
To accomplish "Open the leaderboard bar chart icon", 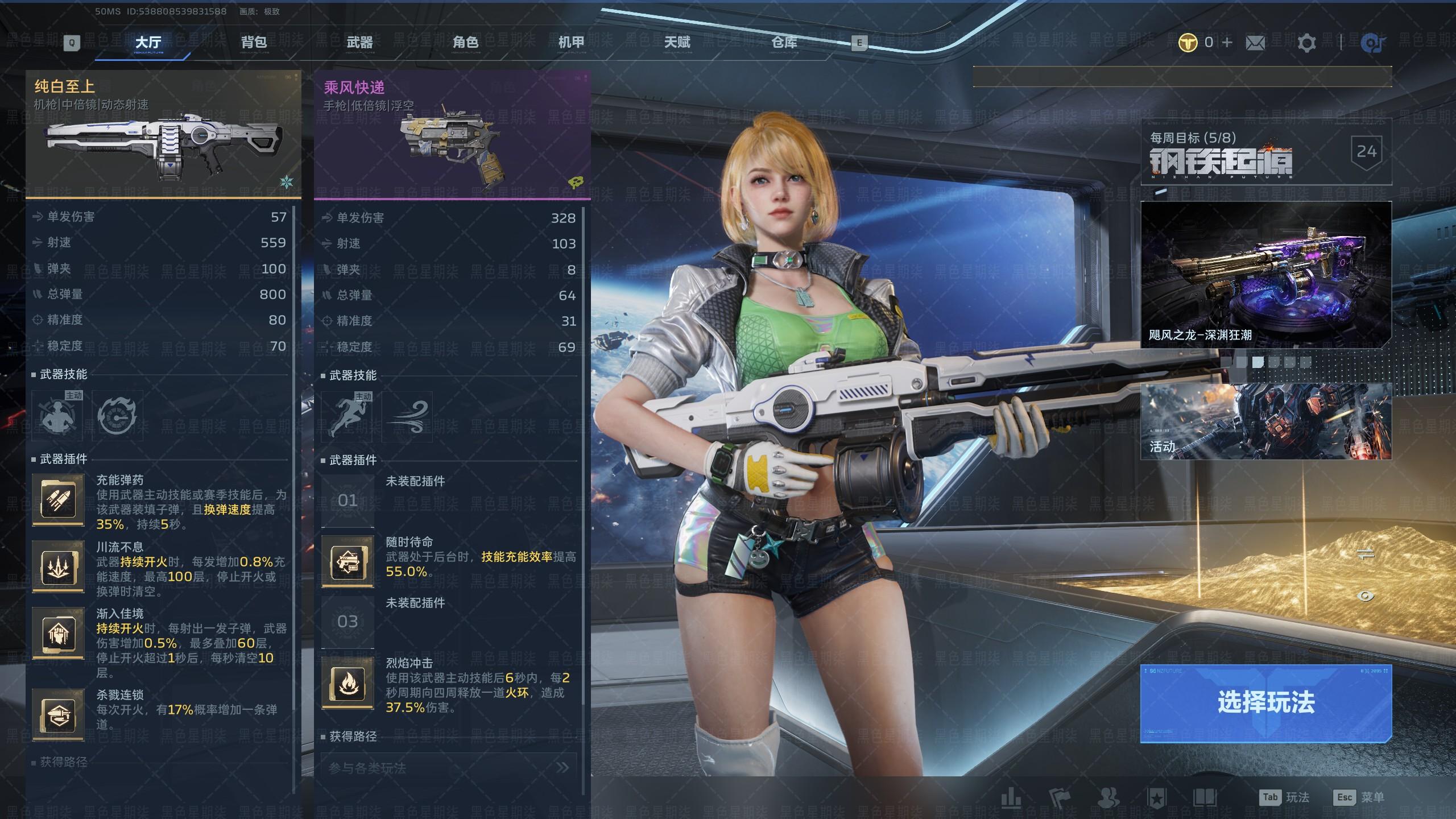I will click(1011, 798).
